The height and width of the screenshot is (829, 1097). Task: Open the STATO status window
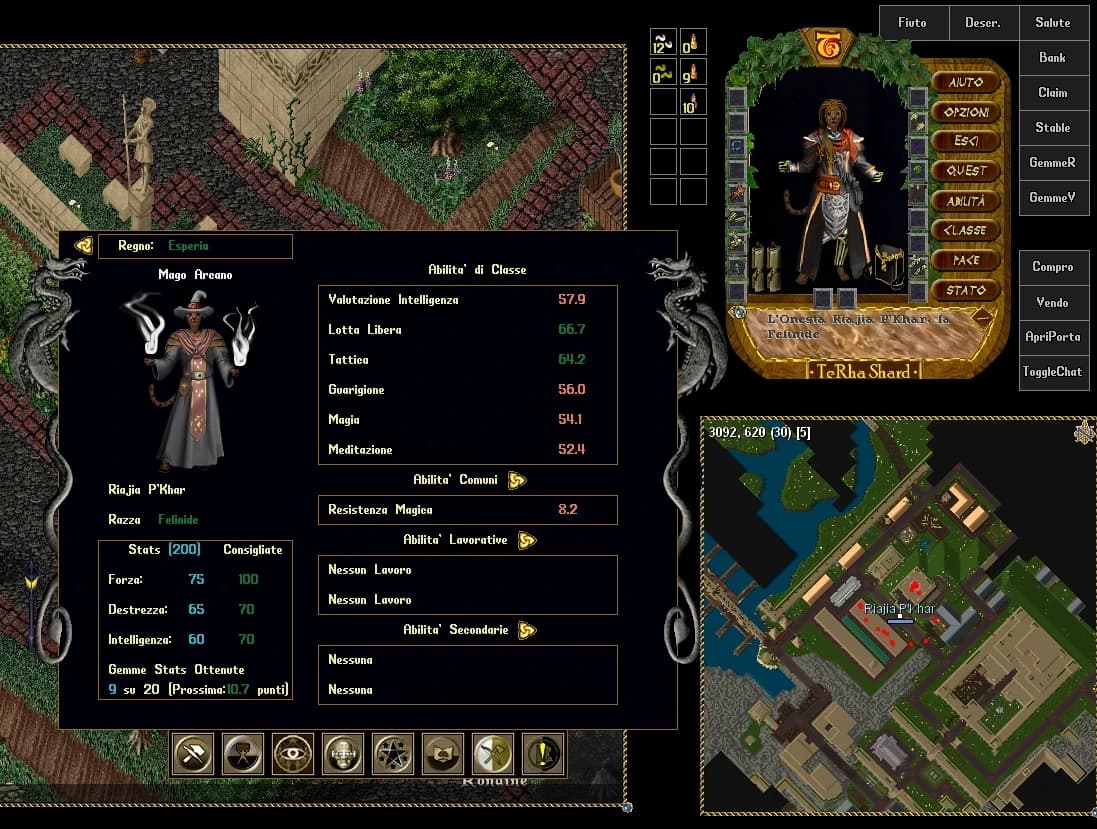966,290
